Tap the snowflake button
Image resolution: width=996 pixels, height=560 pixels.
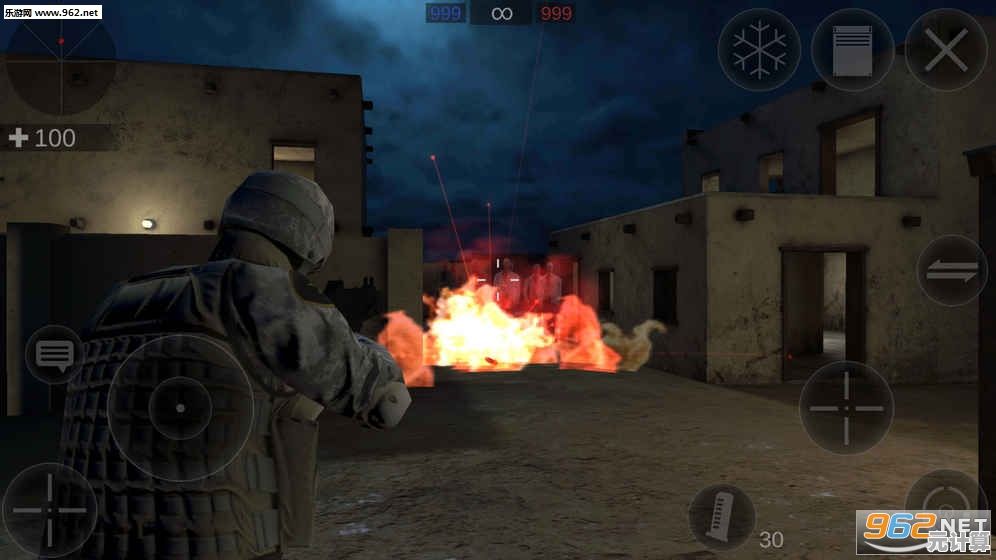pyautogui.click(x=759, y=50)
